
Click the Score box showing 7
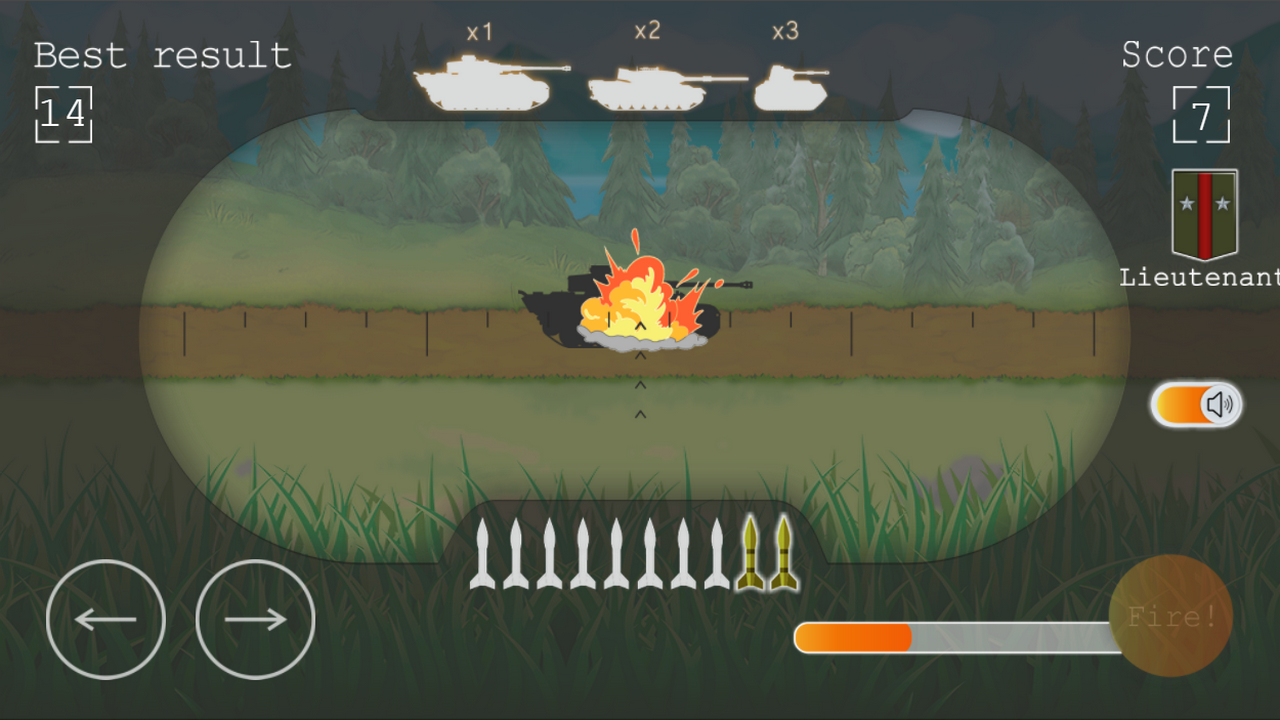(x=1200, y=113)
